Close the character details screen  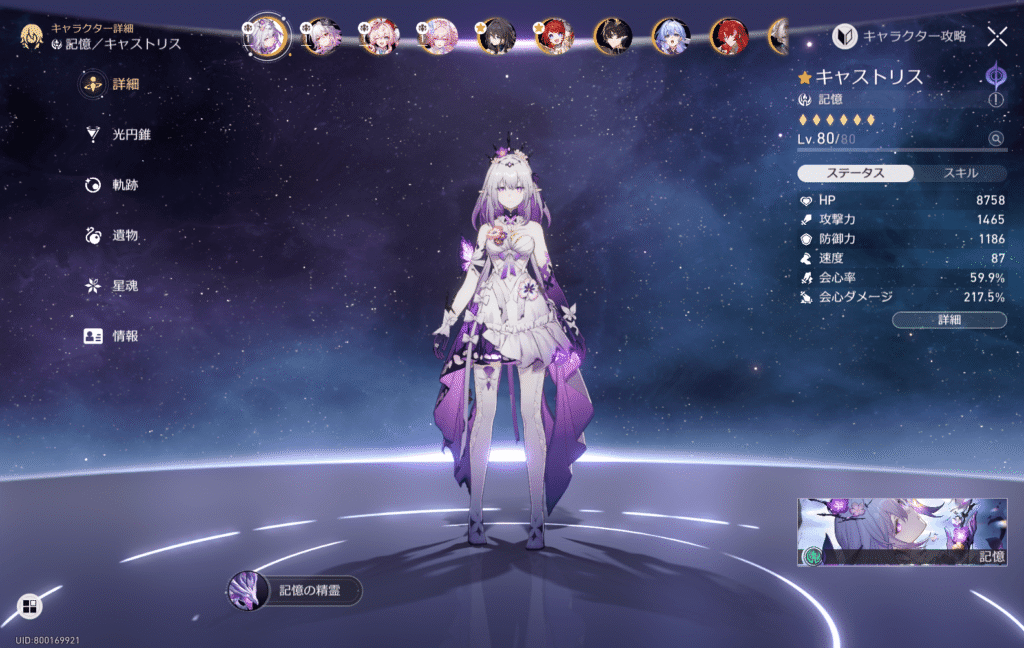pos(997,37)
